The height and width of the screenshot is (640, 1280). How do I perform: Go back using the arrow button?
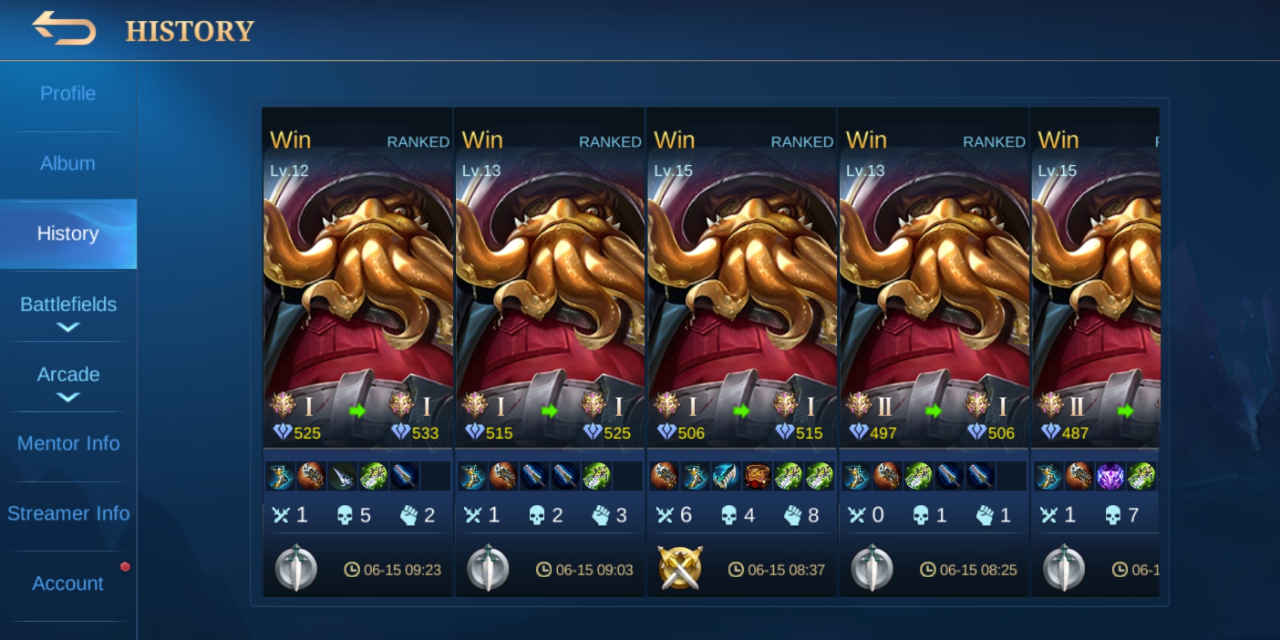(x=64, y=29)
